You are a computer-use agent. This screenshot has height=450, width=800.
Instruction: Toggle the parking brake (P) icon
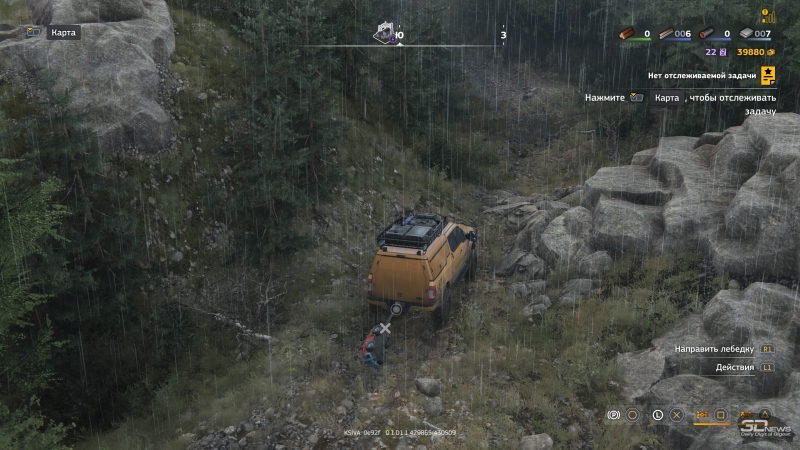[614, 414]
